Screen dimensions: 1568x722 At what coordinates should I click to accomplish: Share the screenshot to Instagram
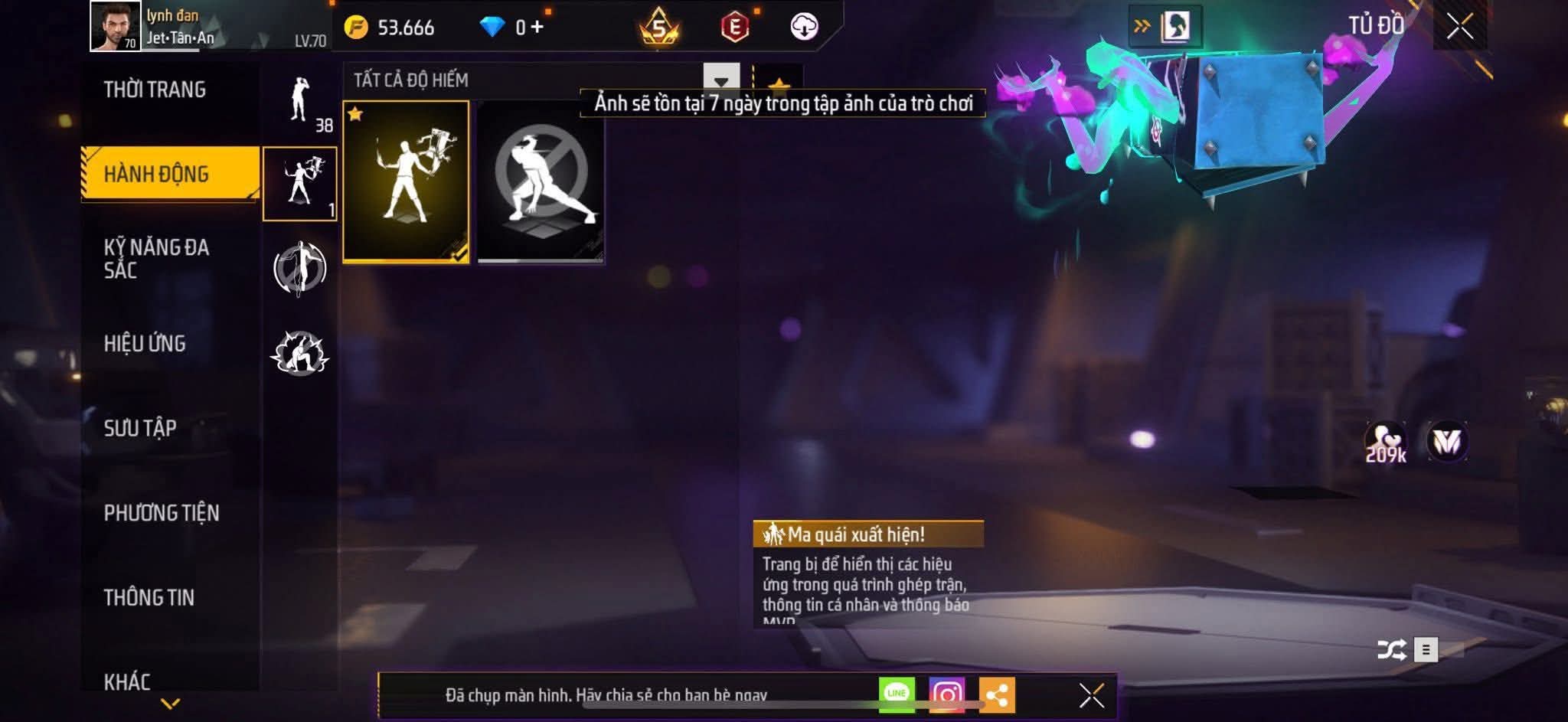[x=946, y=695]
